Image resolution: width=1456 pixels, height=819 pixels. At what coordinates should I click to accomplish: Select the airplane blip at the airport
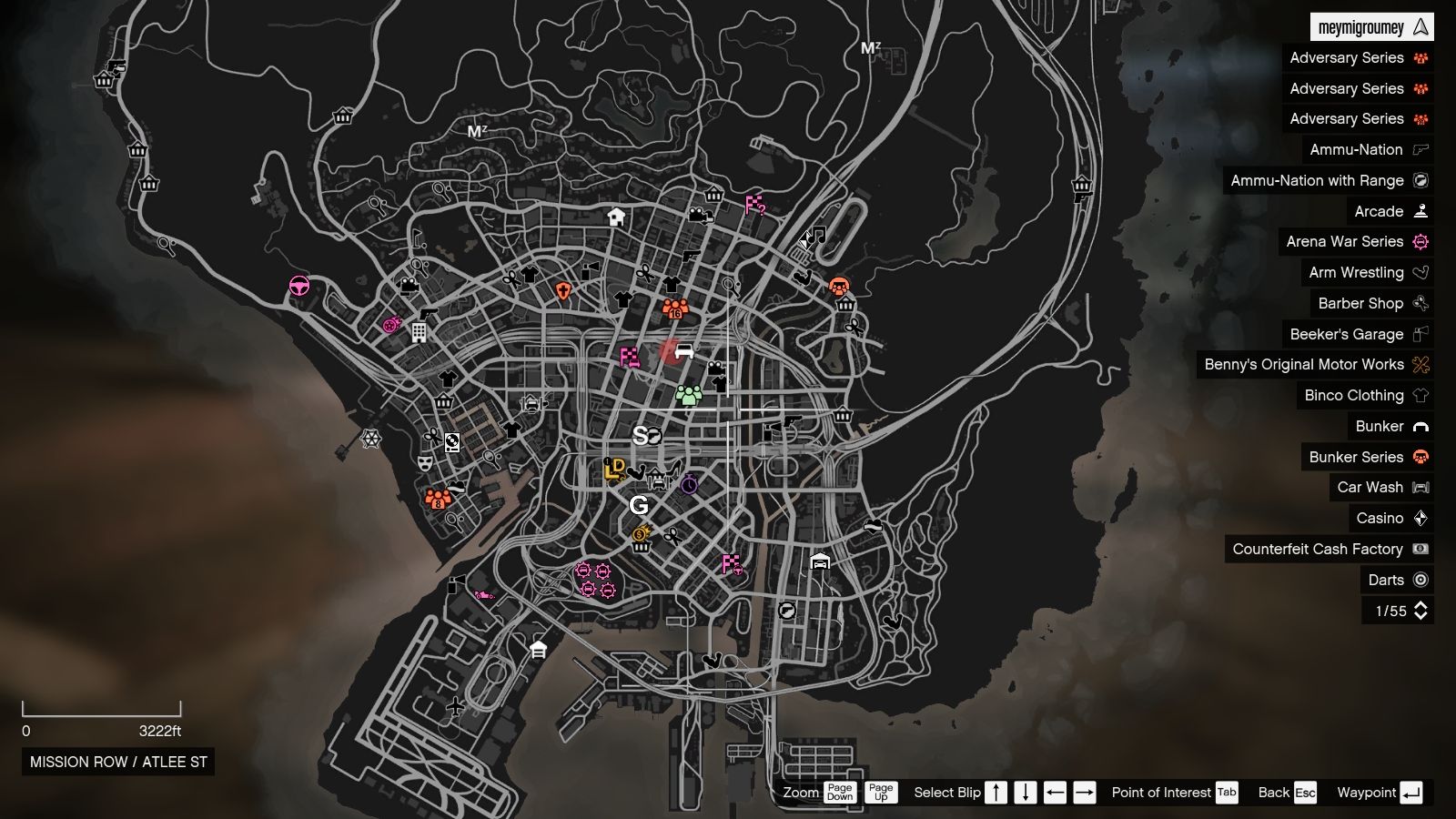pos(456,705)
